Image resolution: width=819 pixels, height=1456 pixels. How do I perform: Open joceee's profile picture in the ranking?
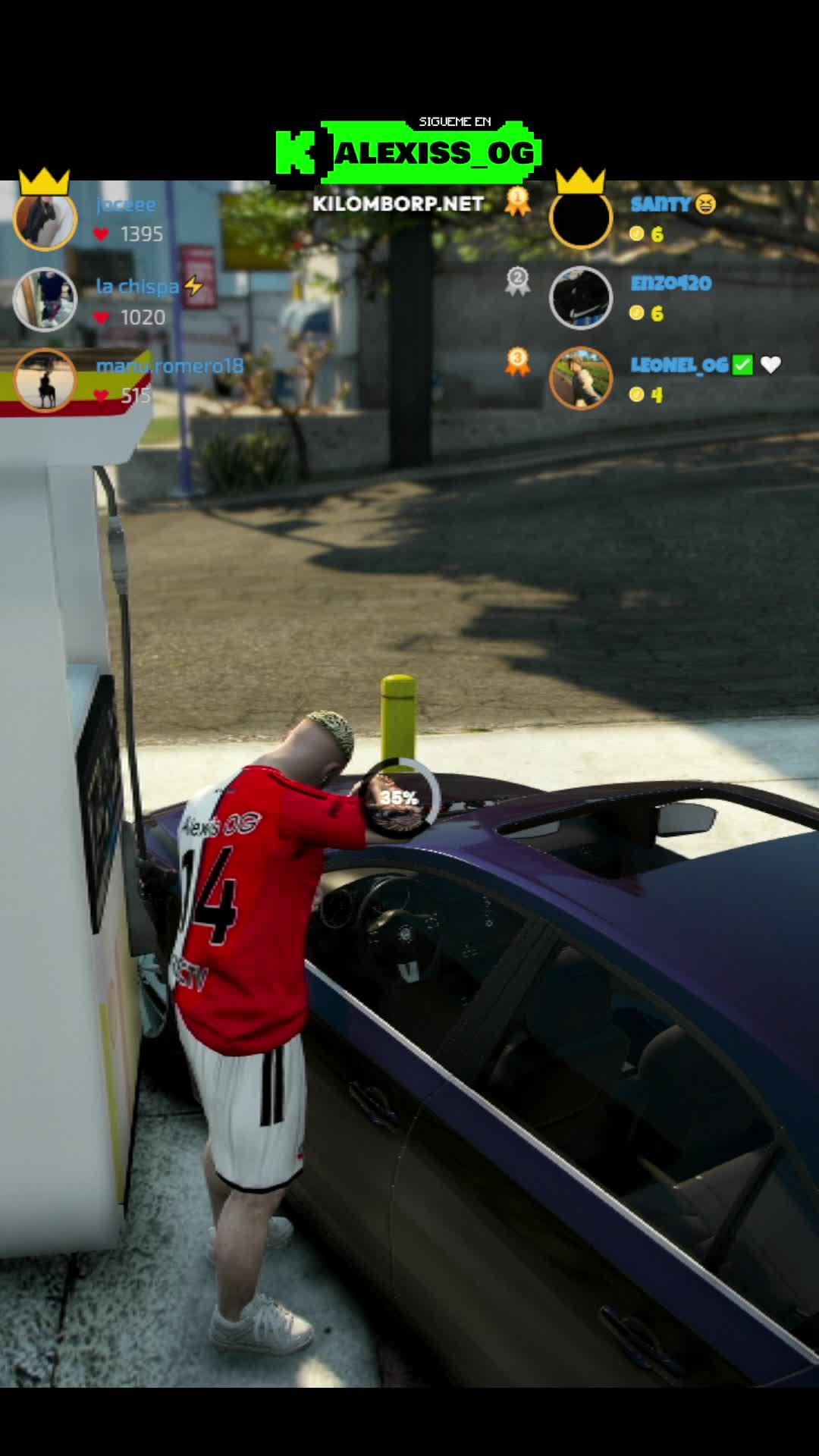(45, 218)
